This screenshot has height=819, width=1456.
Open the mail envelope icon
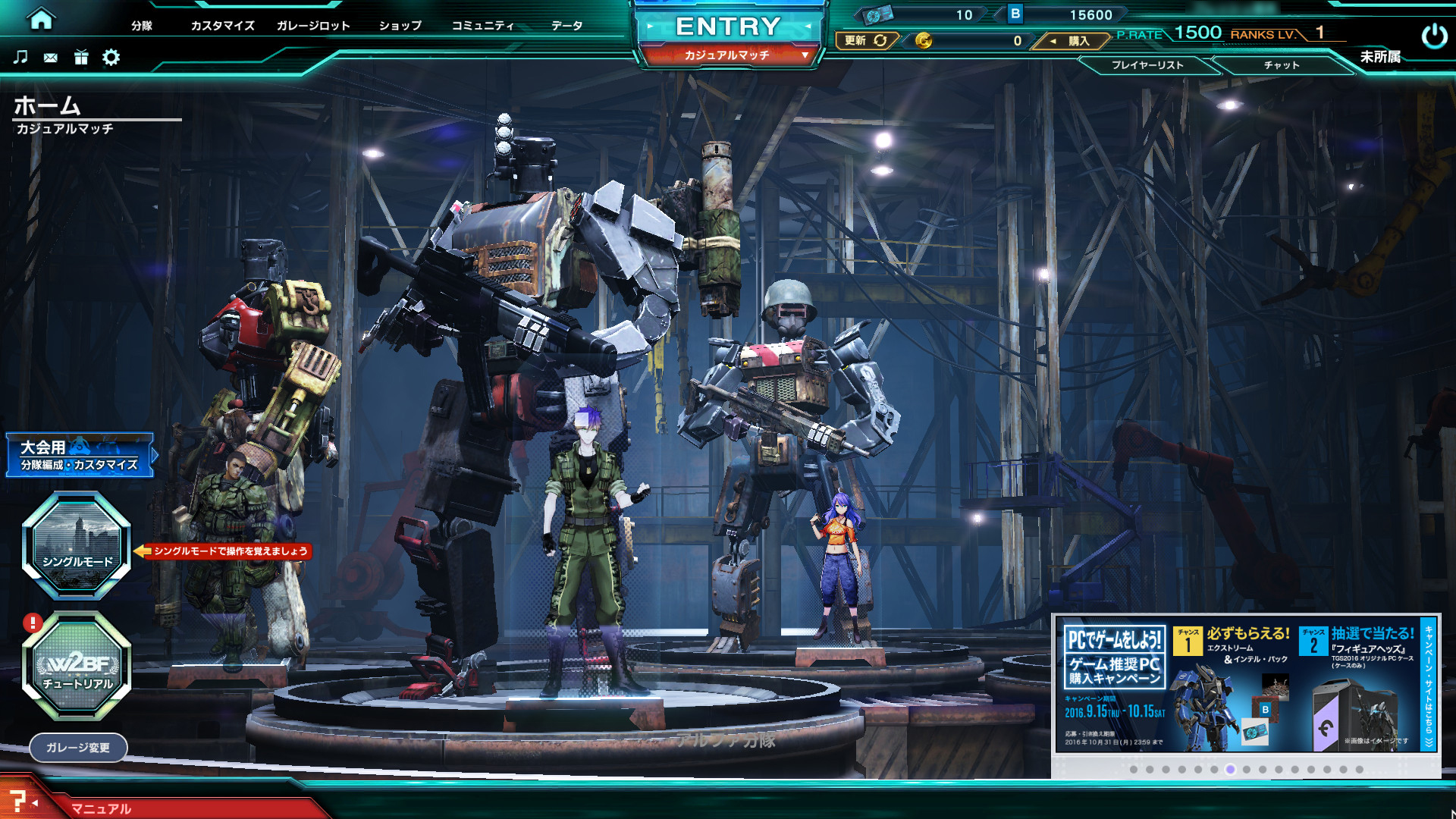tap(51, 58)
